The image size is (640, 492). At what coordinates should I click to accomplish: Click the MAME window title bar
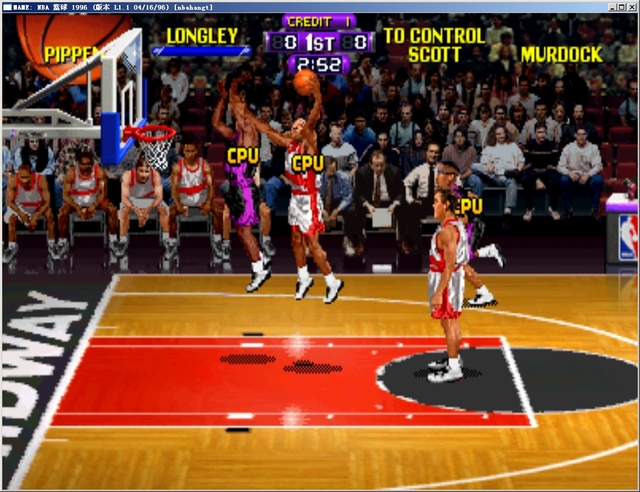point(320,7)
